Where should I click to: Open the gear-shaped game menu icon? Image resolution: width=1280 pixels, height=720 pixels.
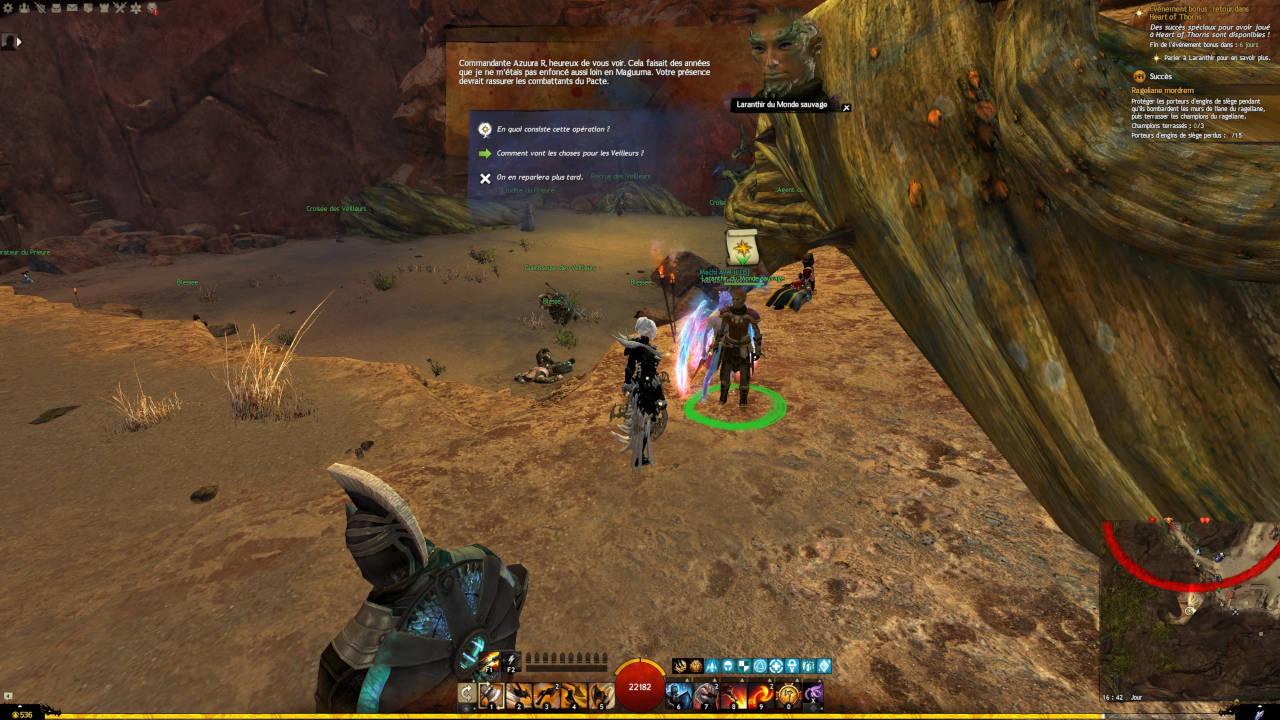[x=9, y=8]
